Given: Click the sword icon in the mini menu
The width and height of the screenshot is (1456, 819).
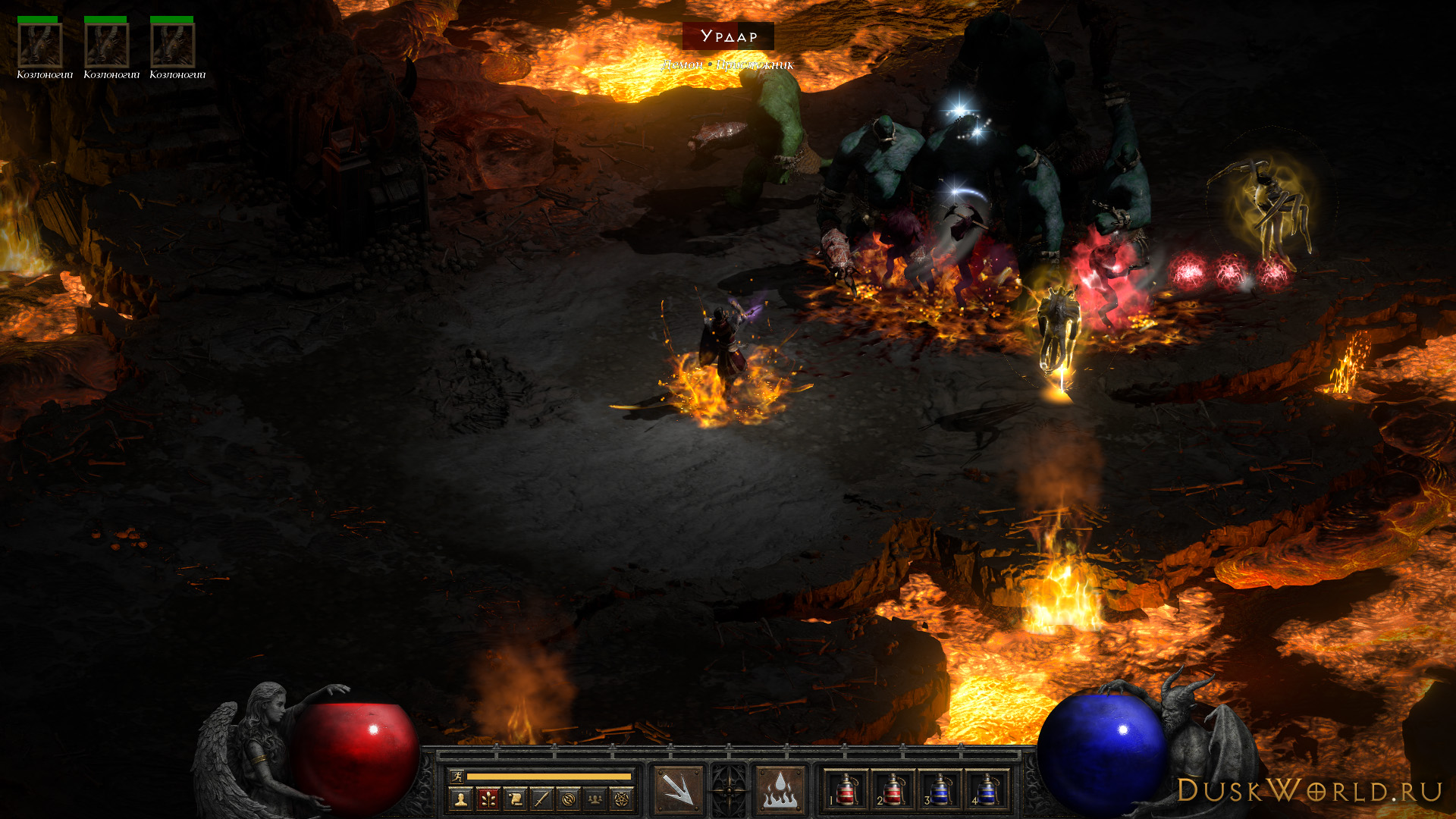Looking at the screenshot, I should 541,799.
